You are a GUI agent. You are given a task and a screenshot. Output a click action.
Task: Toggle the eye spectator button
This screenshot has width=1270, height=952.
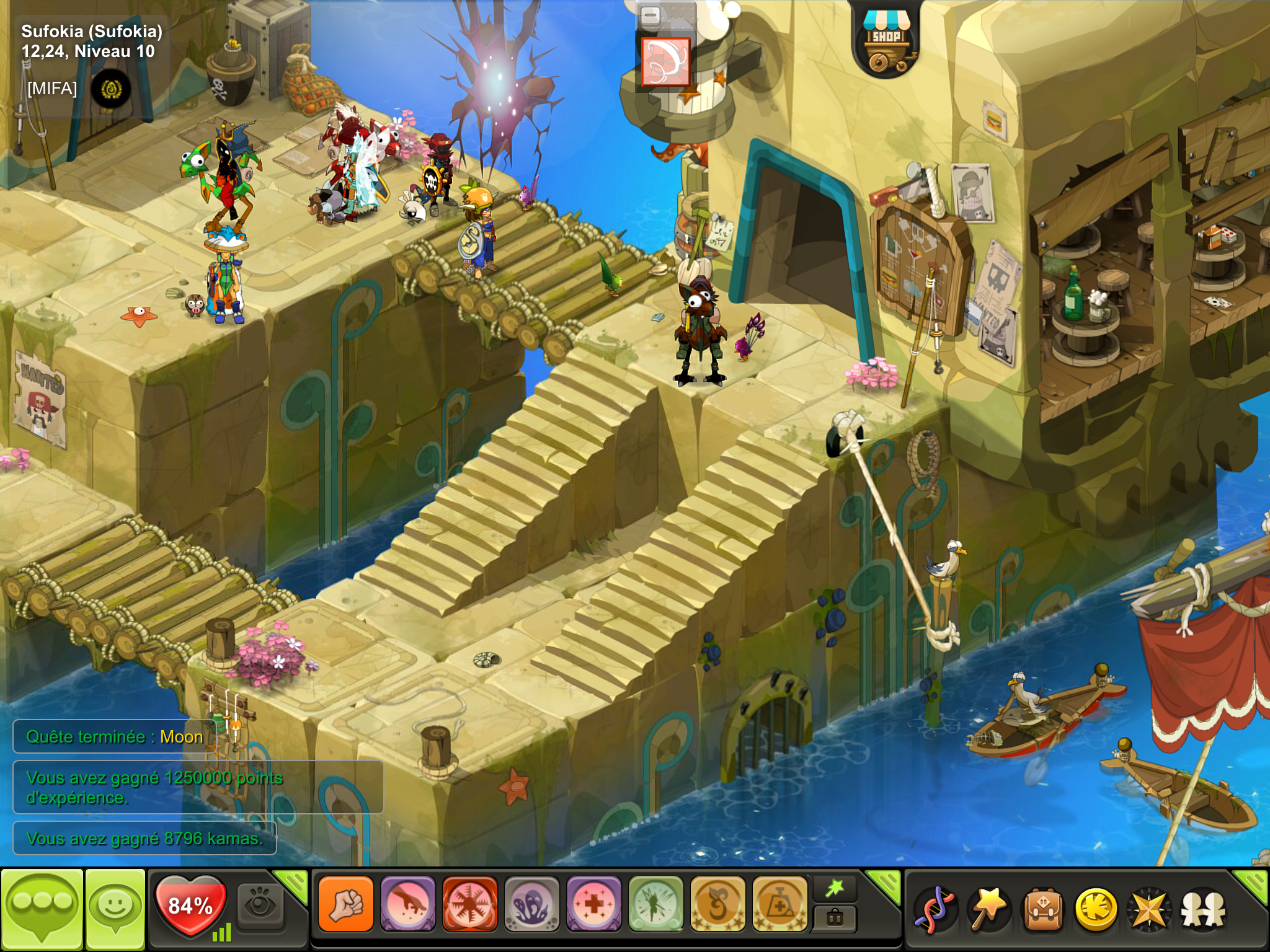[x=261, y=904]
